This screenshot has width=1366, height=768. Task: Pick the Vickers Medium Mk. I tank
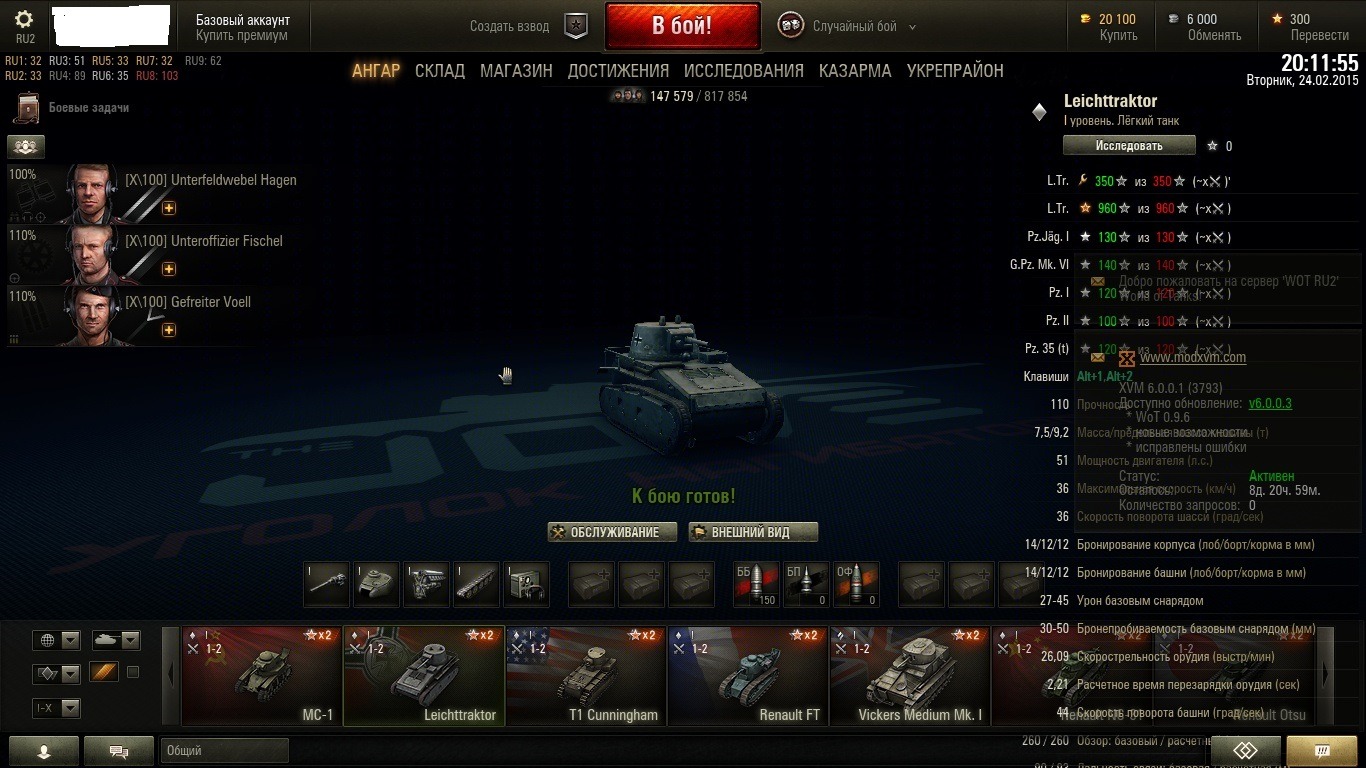click(910, 675)
